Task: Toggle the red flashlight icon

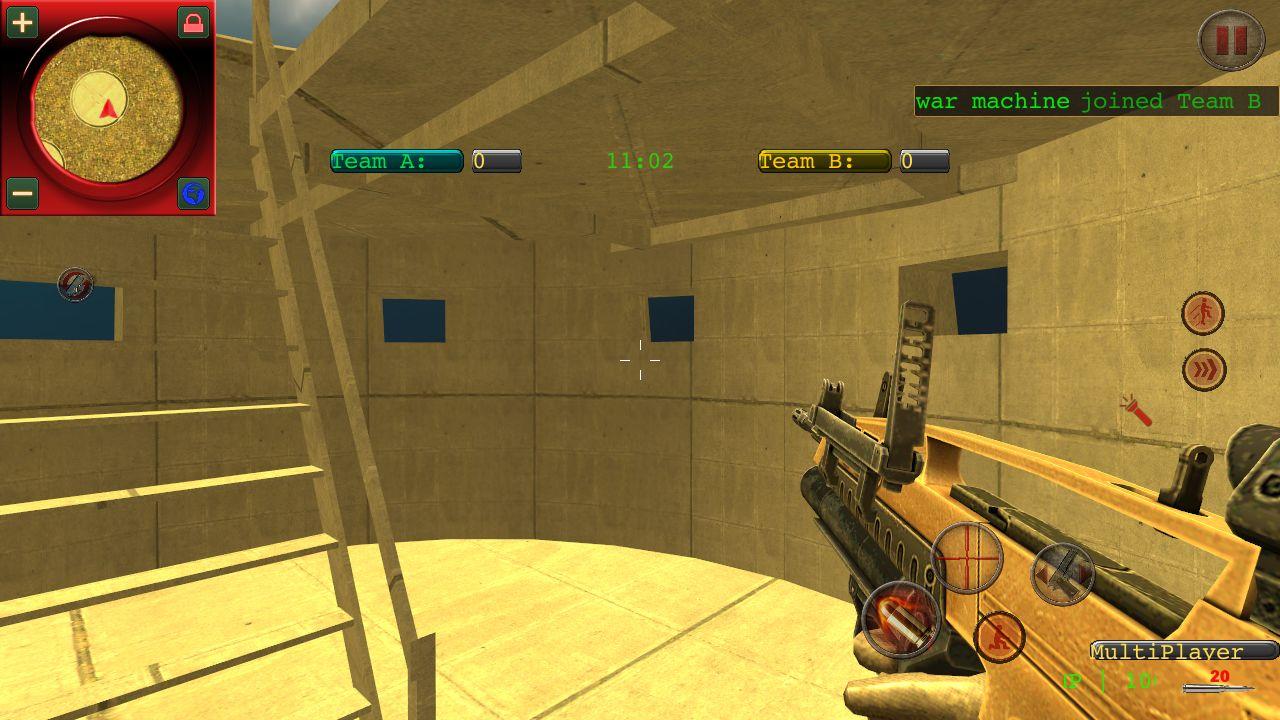Action: coord(1136,409)
